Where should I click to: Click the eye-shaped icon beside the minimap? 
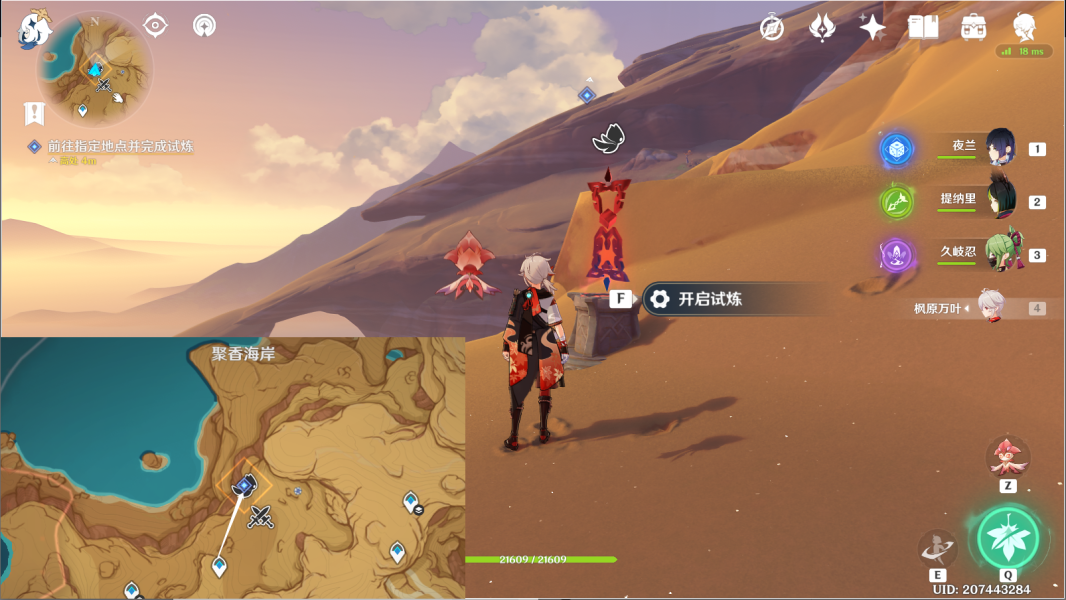[x=156, y=25]
